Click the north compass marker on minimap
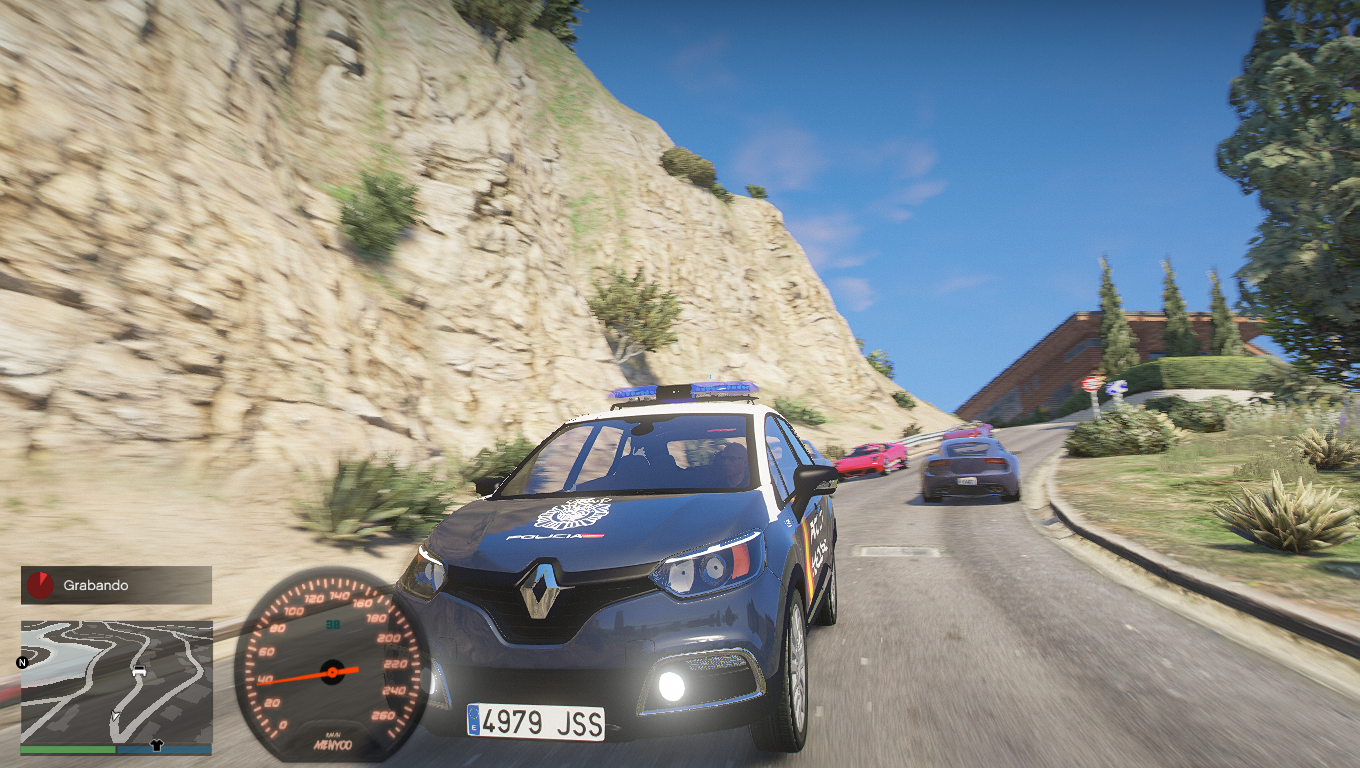Image resolution: width=1360 pixels, height=768 pixels. (x=22, y=662)
